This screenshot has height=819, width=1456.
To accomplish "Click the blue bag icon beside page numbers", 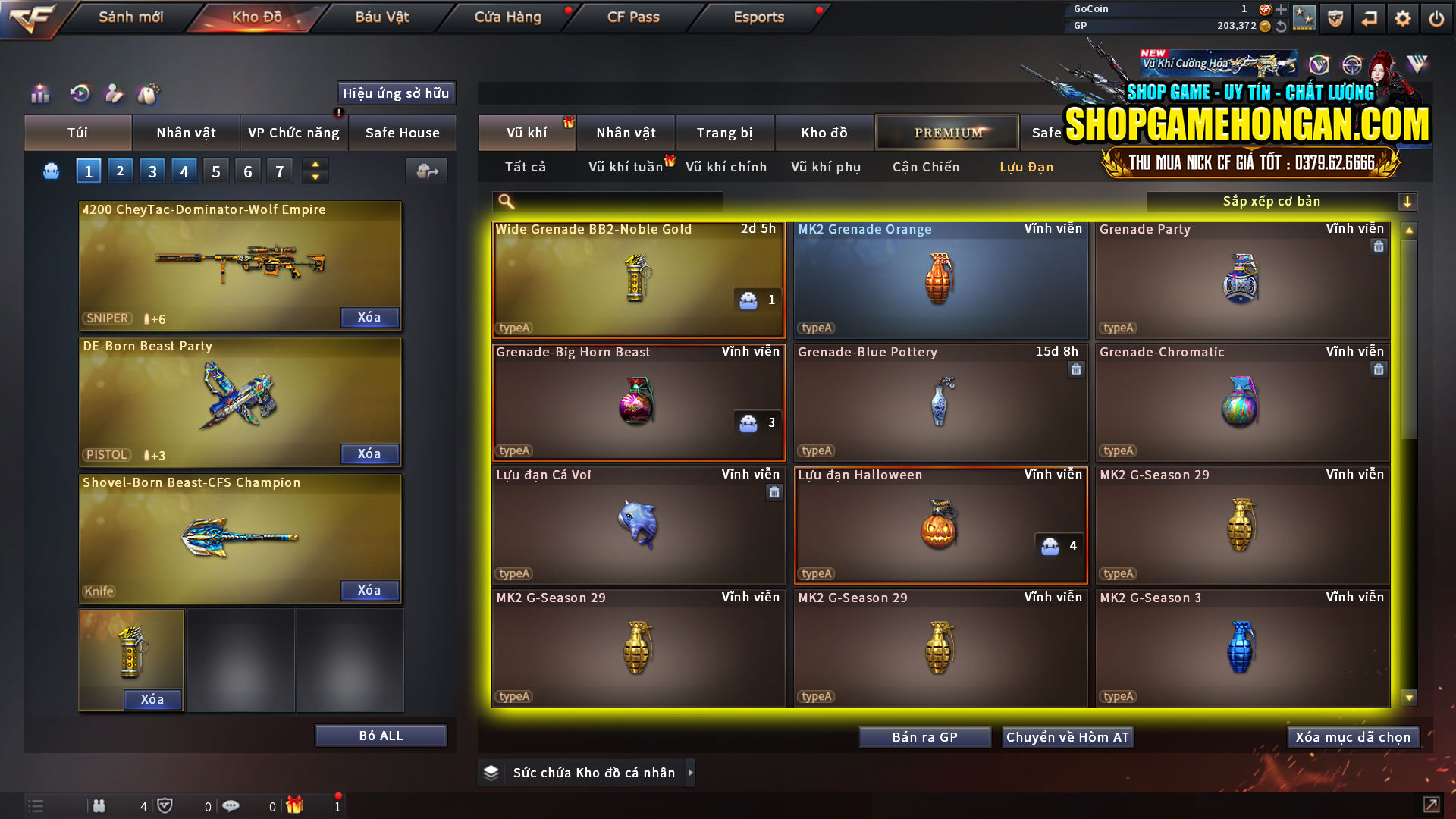I will click(x=50, y=171).
